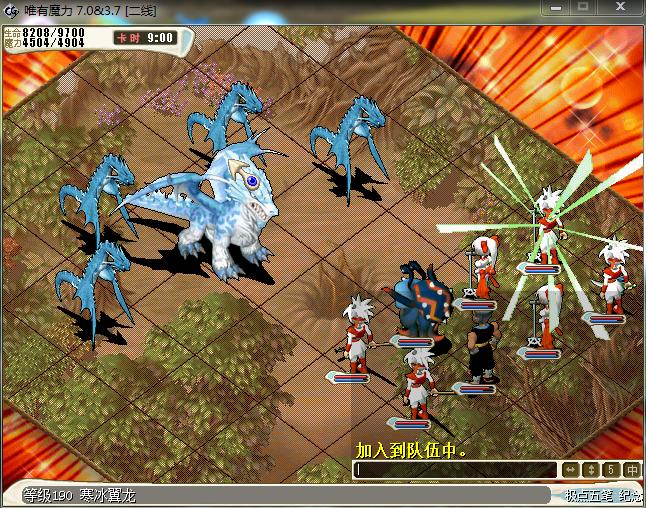Image resolution: width=646 pixels, height=508 pixels.
Task: Close the game window
Action: pyautogui.click(x=622, y=7)
